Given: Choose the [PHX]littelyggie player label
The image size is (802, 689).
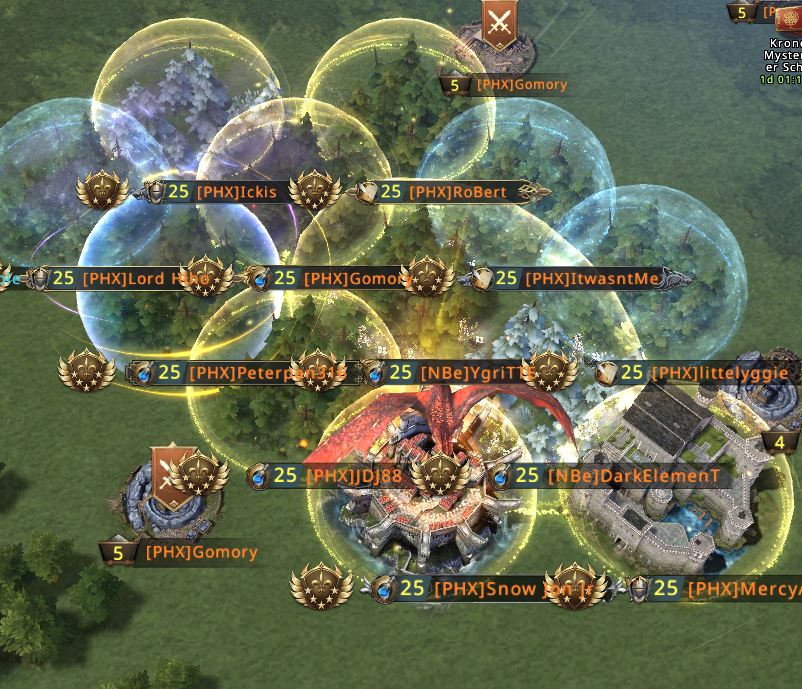Looking at the screenshot, I should click(704, 373).
